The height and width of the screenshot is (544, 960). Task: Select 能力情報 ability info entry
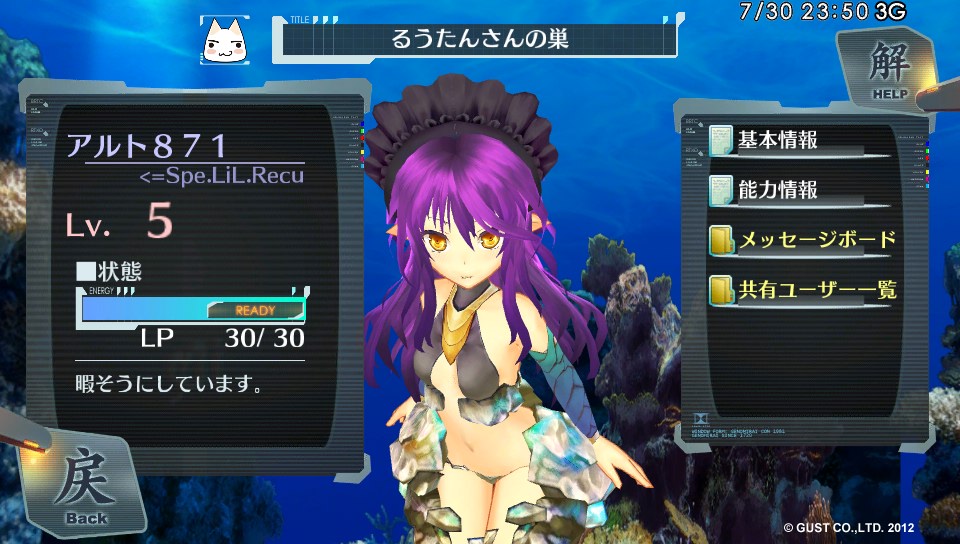pos(785,189)
